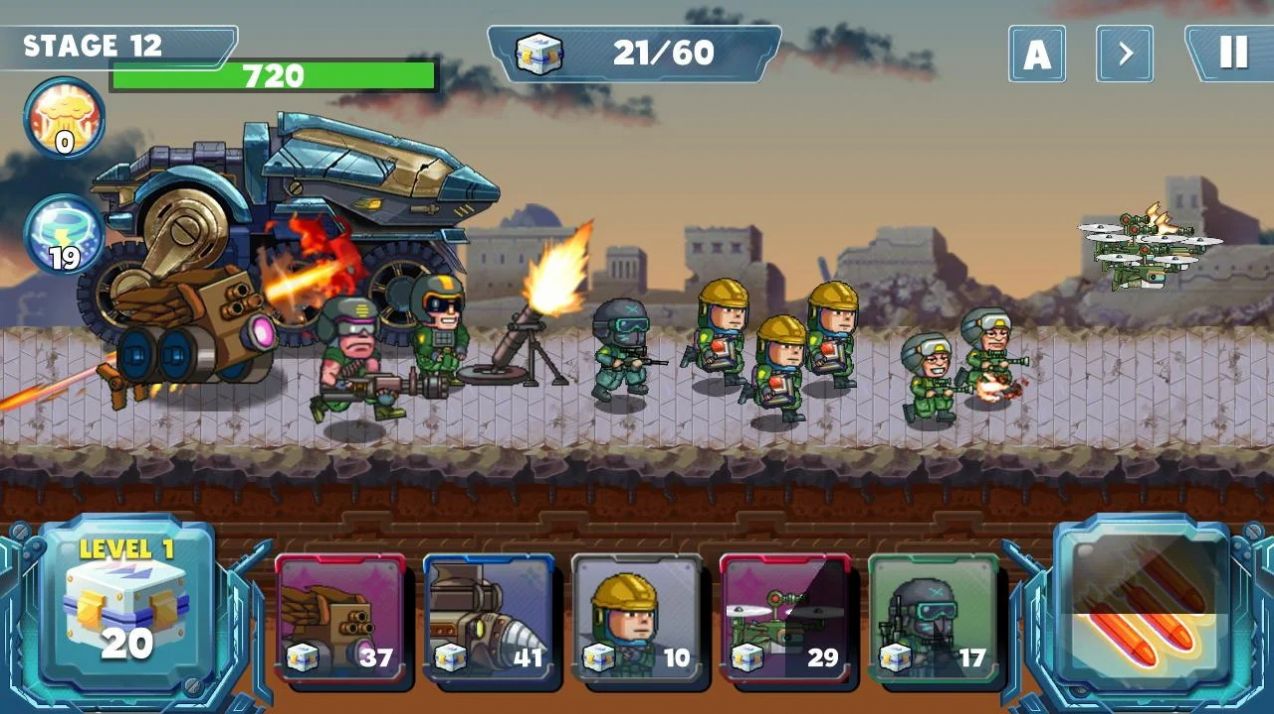This screenshot has height=714, width=1274.
Task: Deploy the drill machine unit costing 41
Action: [489, 617]
